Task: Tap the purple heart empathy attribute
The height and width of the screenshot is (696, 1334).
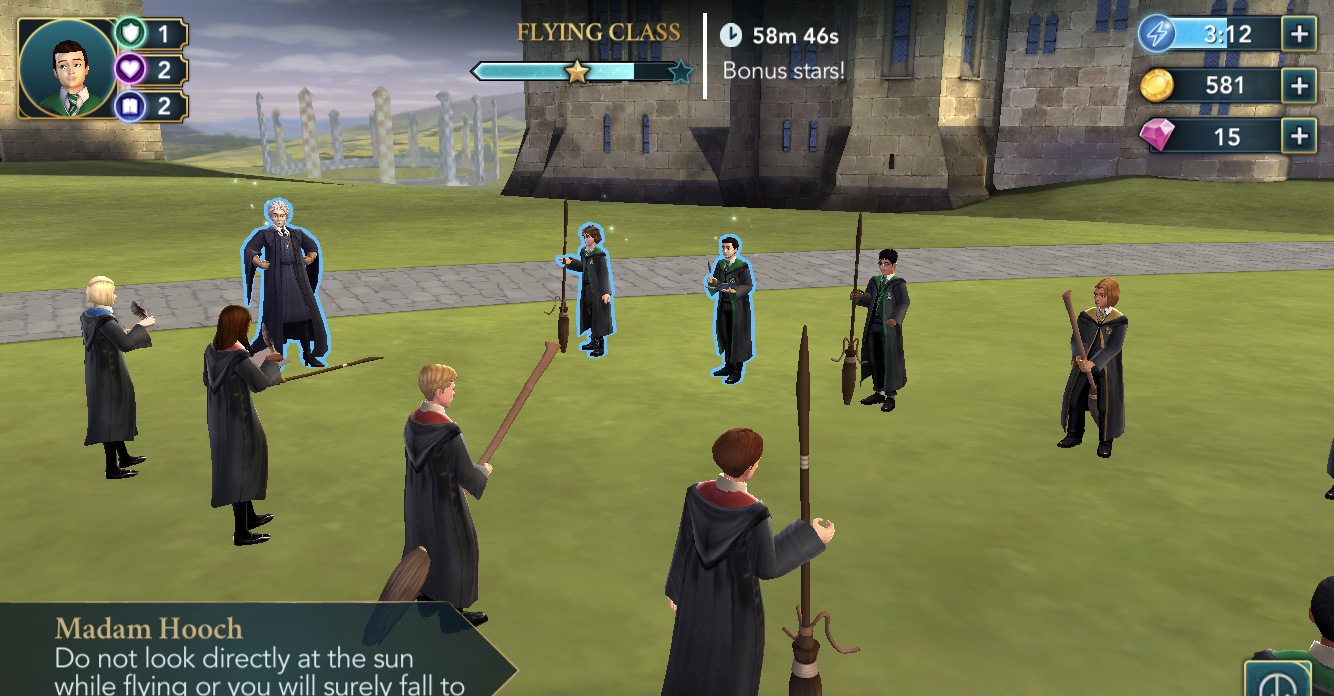Action: pos(130,70)
